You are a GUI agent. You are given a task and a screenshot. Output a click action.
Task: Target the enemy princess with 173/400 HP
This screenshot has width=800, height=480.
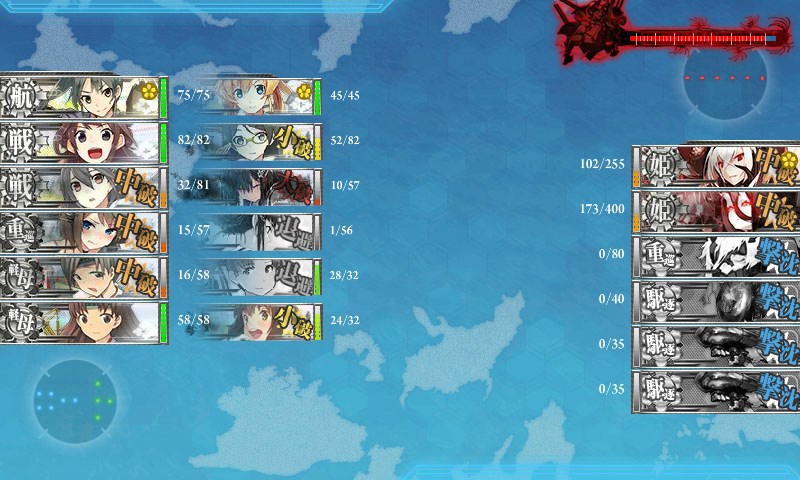pyautogui.click(x=715, y=210)
